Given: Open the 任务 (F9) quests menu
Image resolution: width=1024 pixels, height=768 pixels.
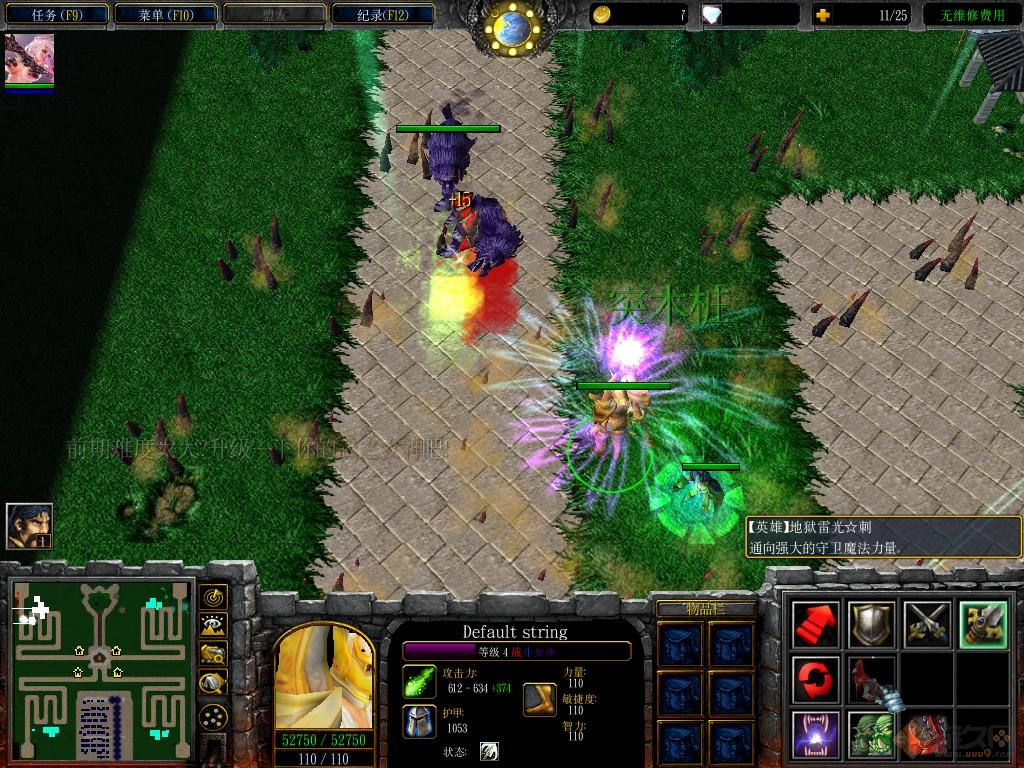Looking at the screenshot, I should click(x=56, y=14).
